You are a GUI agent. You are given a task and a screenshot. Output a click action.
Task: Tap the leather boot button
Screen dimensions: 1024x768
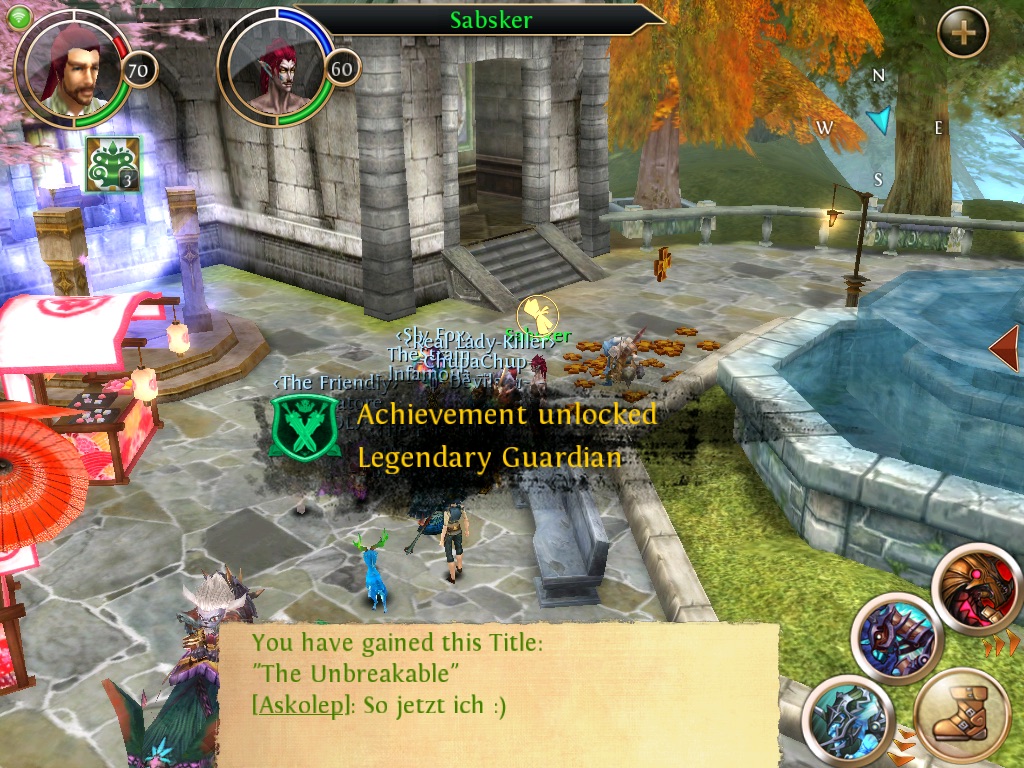point(960,717)
